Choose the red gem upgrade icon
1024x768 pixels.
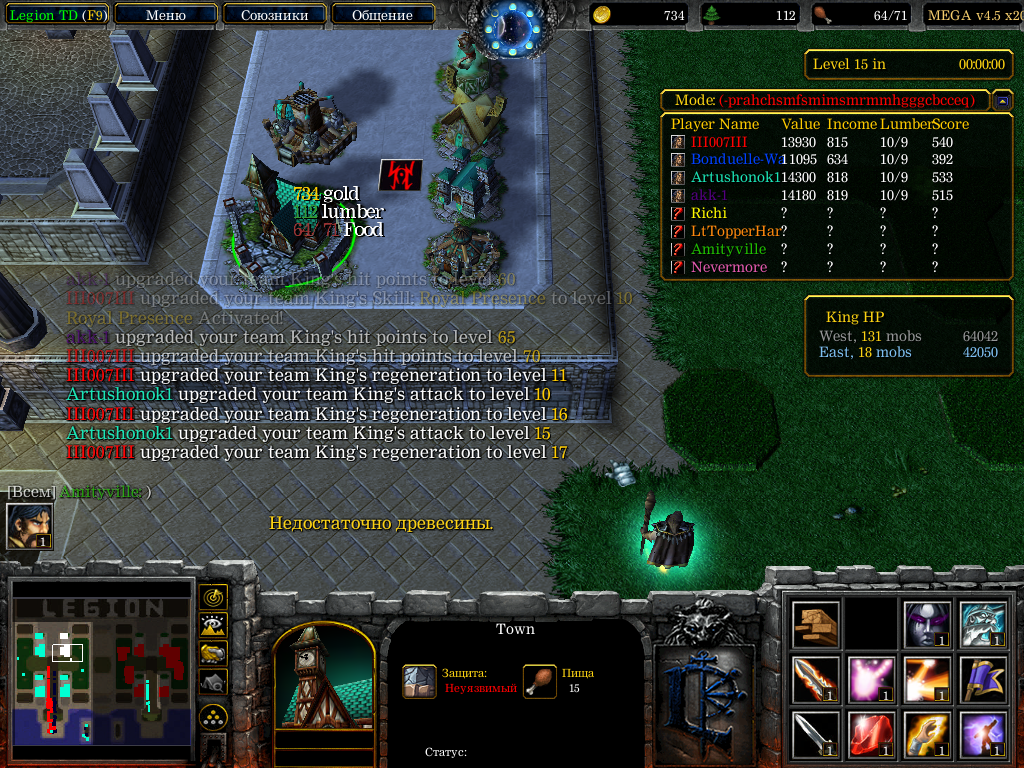click(871, 735)
